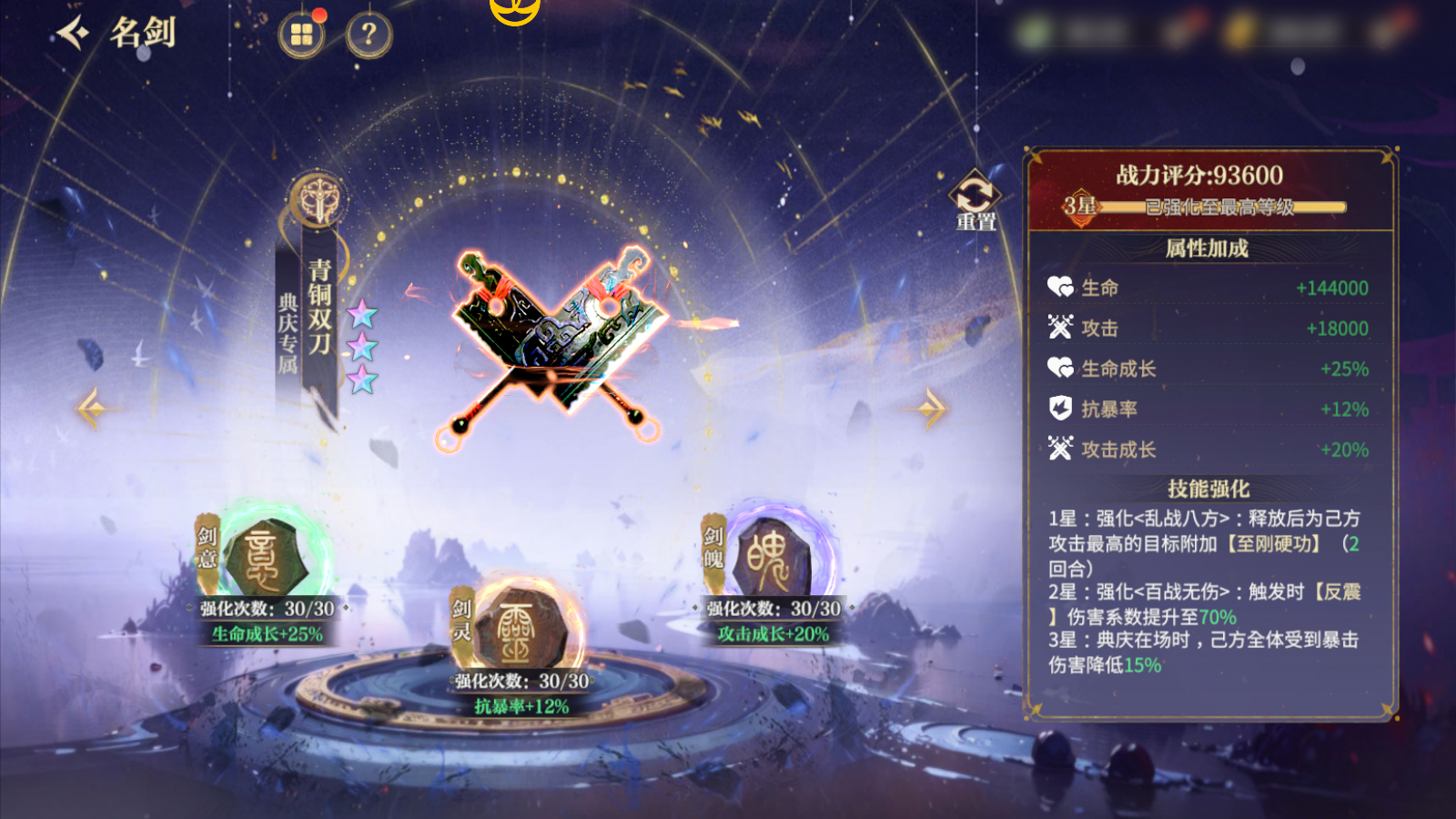The width and height of the screenshot is (1456, 819).
Task: Open the question mark help
Action: pyautogui.click(x=369, y=35)
